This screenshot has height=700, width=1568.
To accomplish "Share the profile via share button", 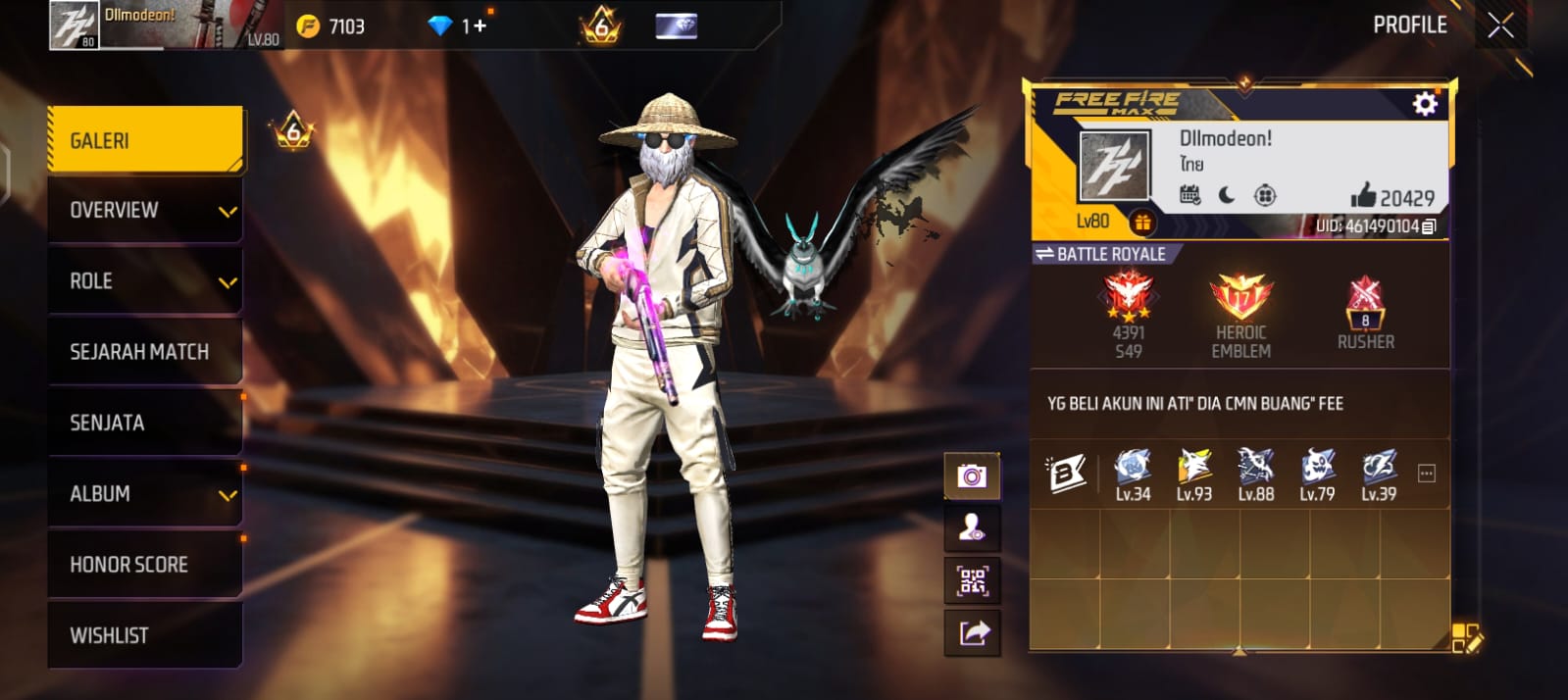I will 972,633.
